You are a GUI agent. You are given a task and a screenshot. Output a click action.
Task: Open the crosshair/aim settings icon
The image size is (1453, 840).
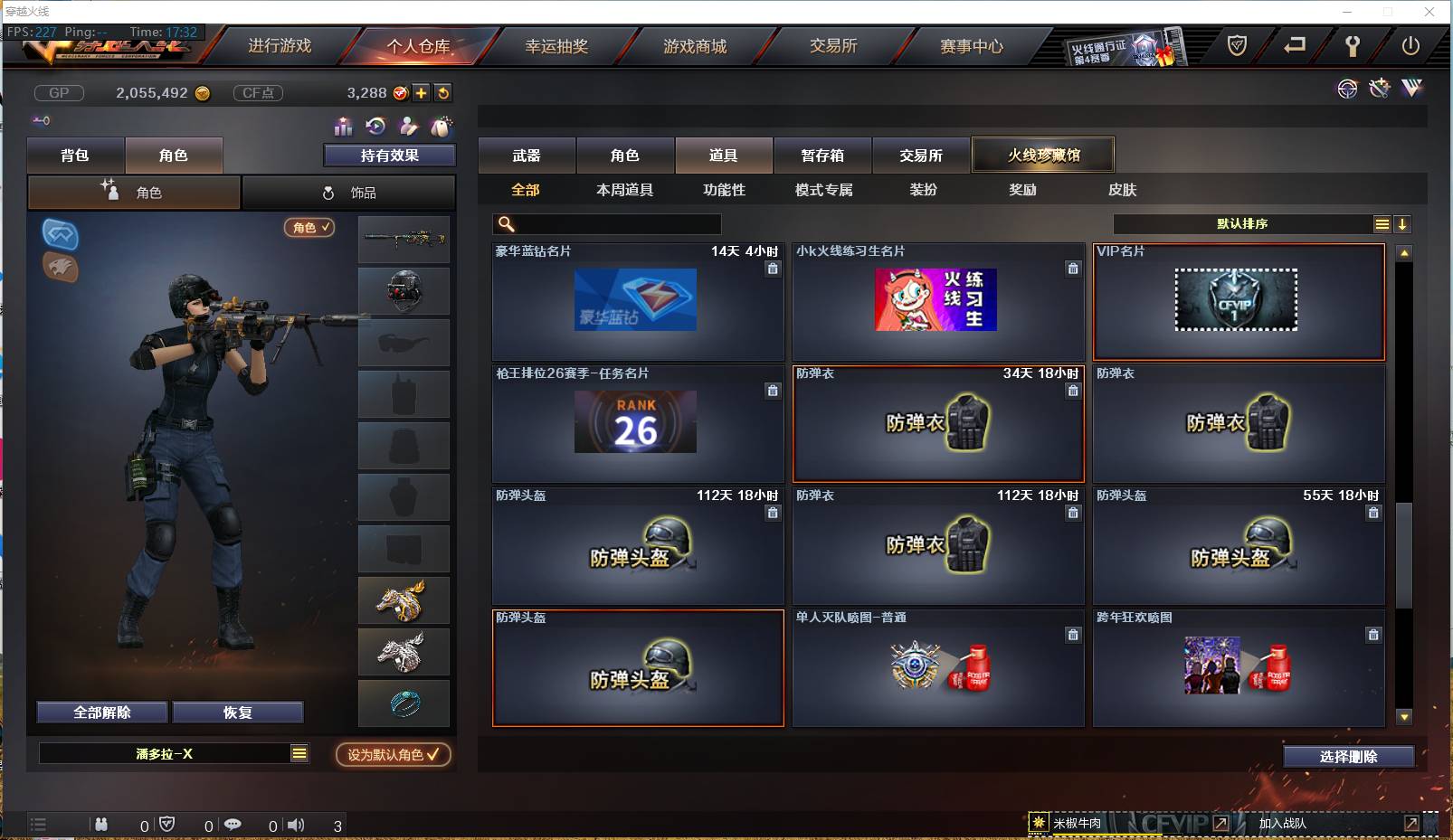coord(1347,89)
